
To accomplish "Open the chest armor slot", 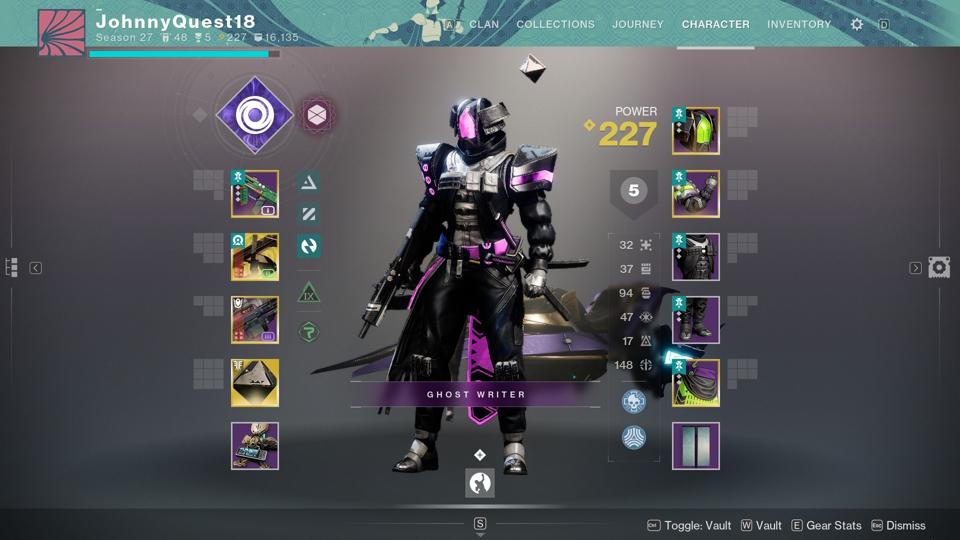I will click(x=696, y=257).
